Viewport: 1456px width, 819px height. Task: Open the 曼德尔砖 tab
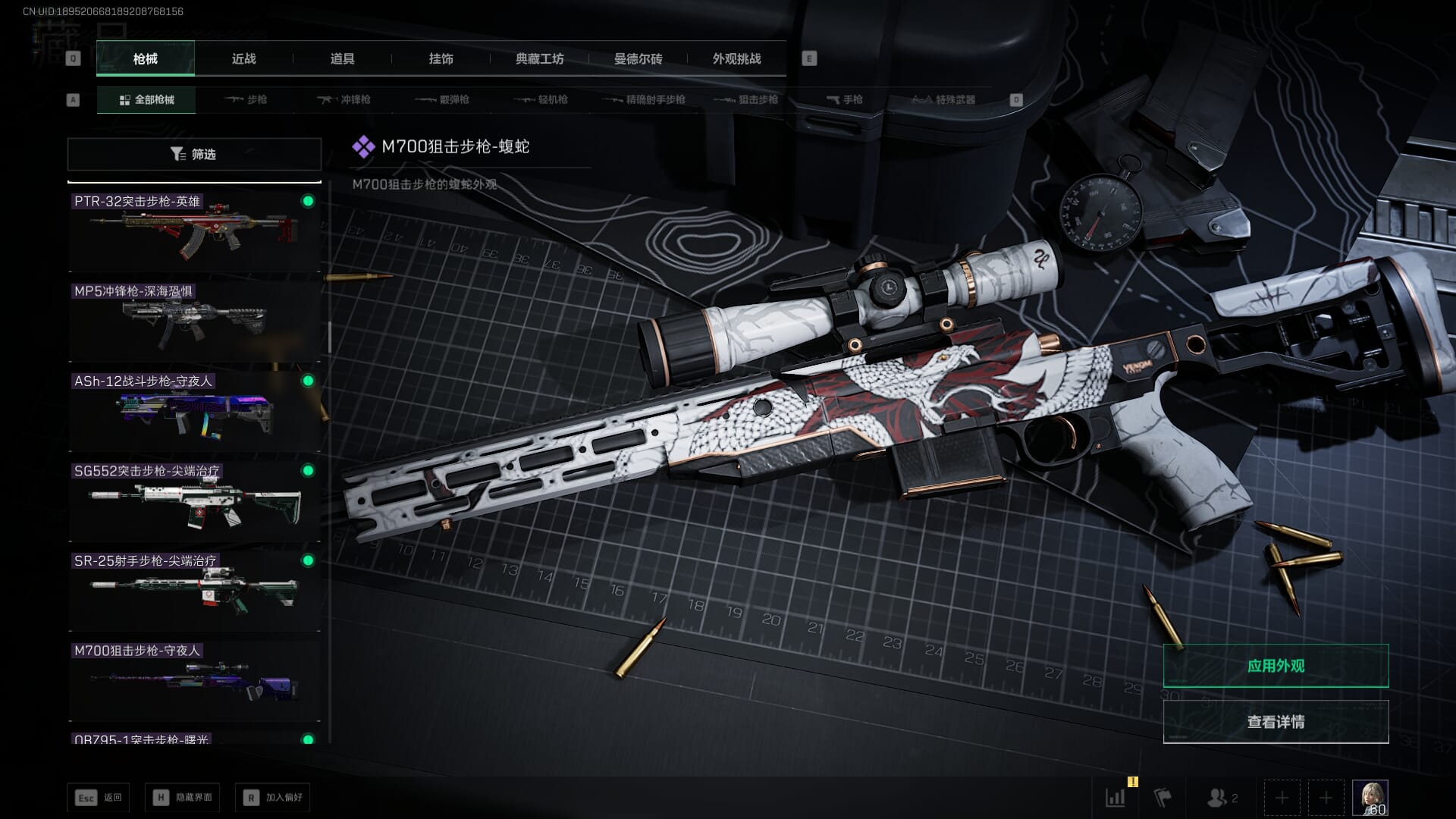click(x=638, y=58)
